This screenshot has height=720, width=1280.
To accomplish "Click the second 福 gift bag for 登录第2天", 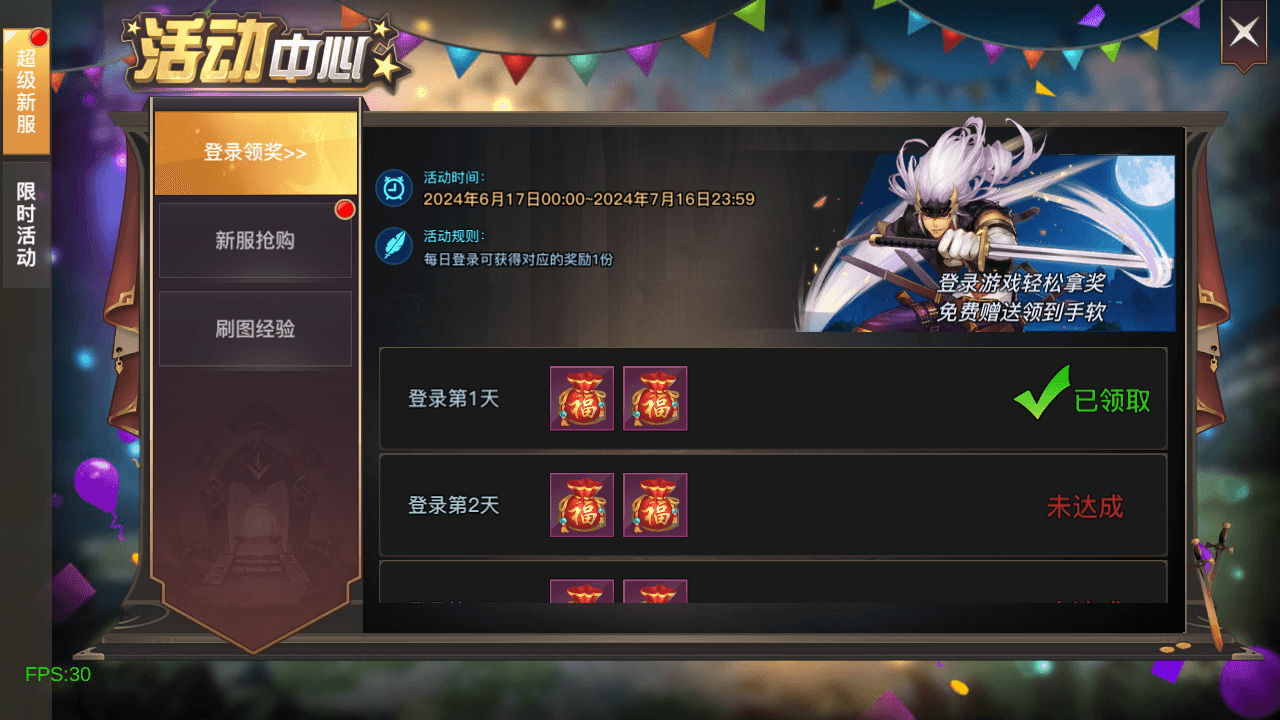I will [655, 505].
